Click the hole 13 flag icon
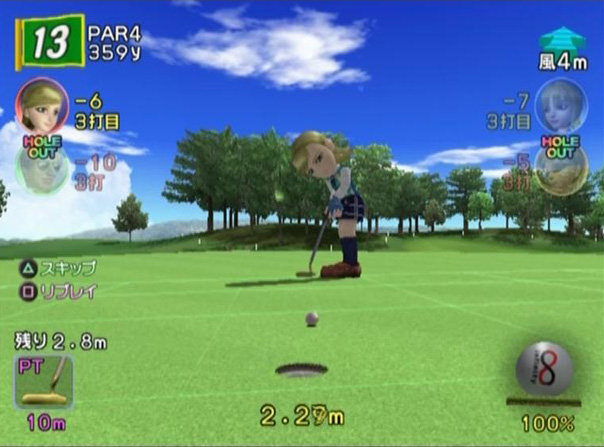The image size is (604, 447). [x=49, y=43]
